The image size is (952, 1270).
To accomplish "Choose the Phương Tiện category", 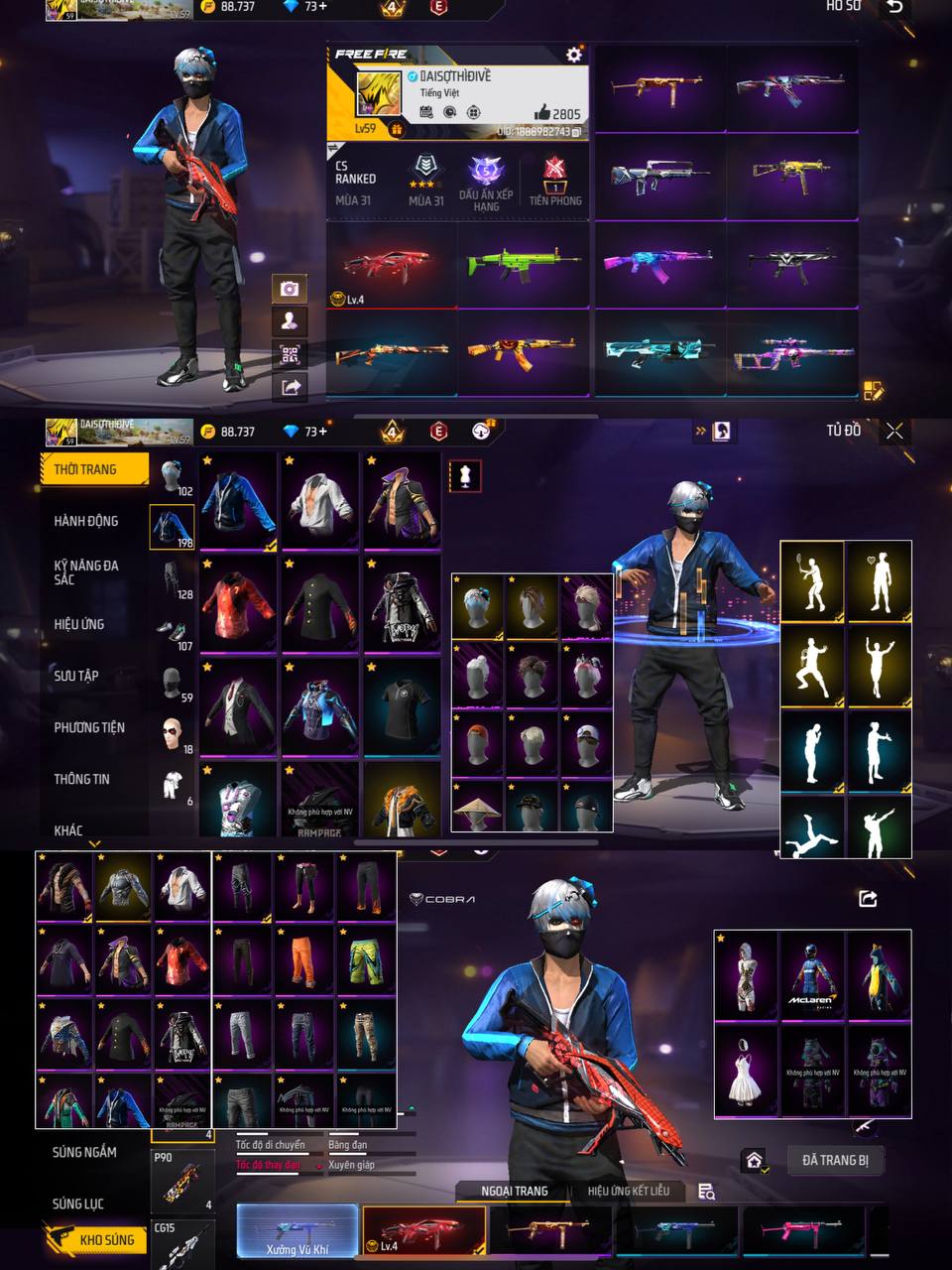I will [x=89, y=727].
